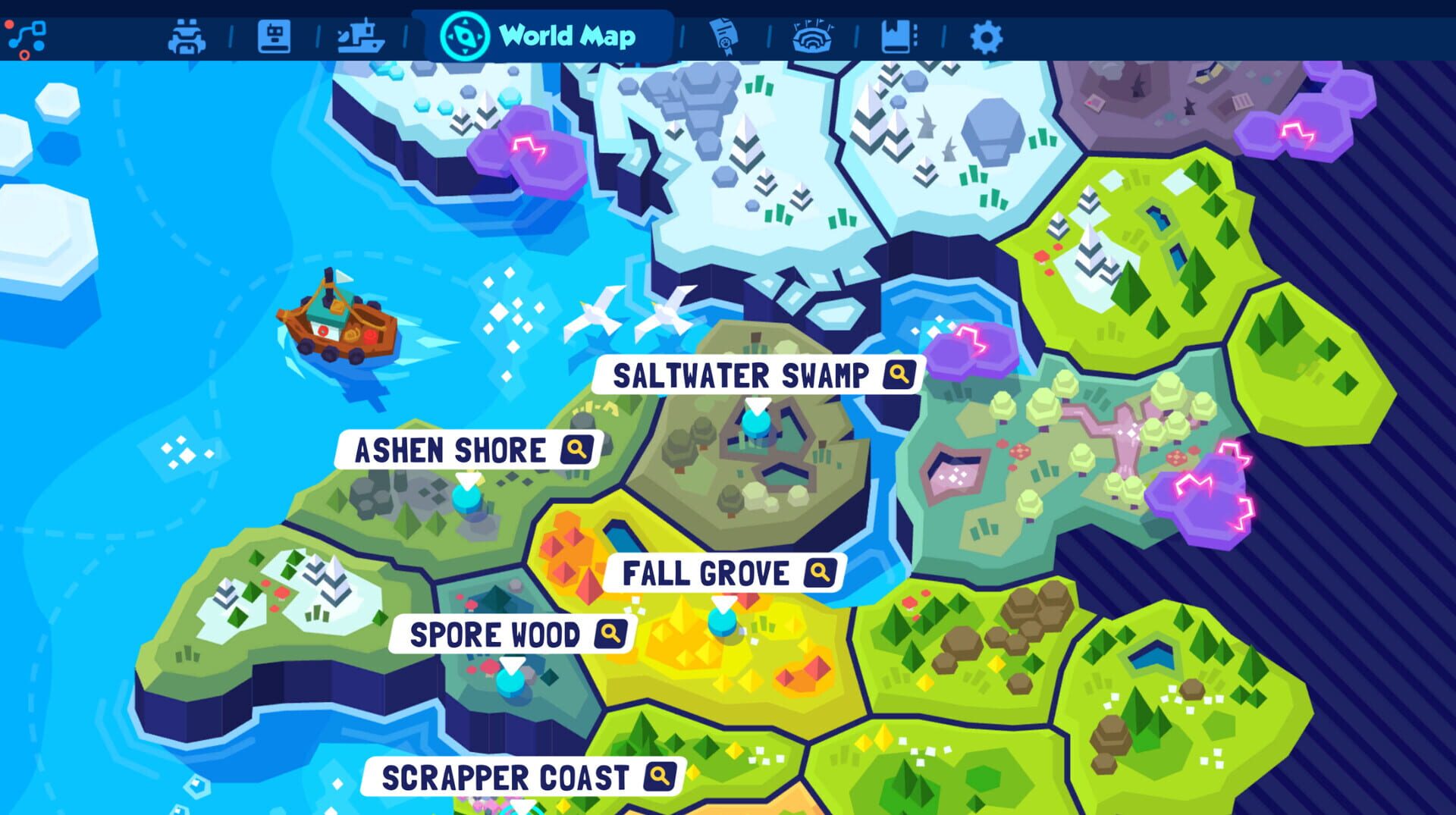The width and height of the screenshot is (1456, 815).
Task: Open the stadium arena icon
Action: click(x=812, y=36)
